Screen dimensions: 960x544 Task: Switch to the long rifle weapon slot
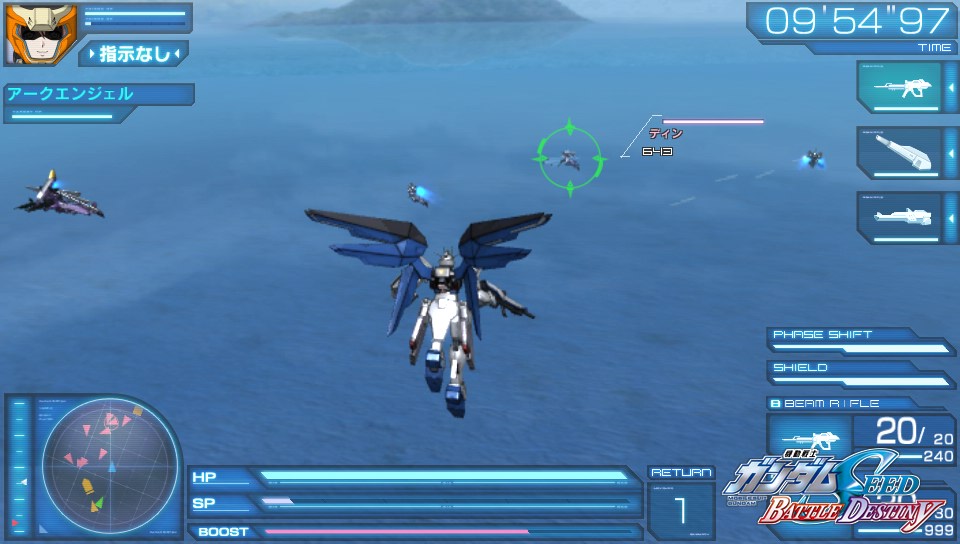click(x=898, y=217)
